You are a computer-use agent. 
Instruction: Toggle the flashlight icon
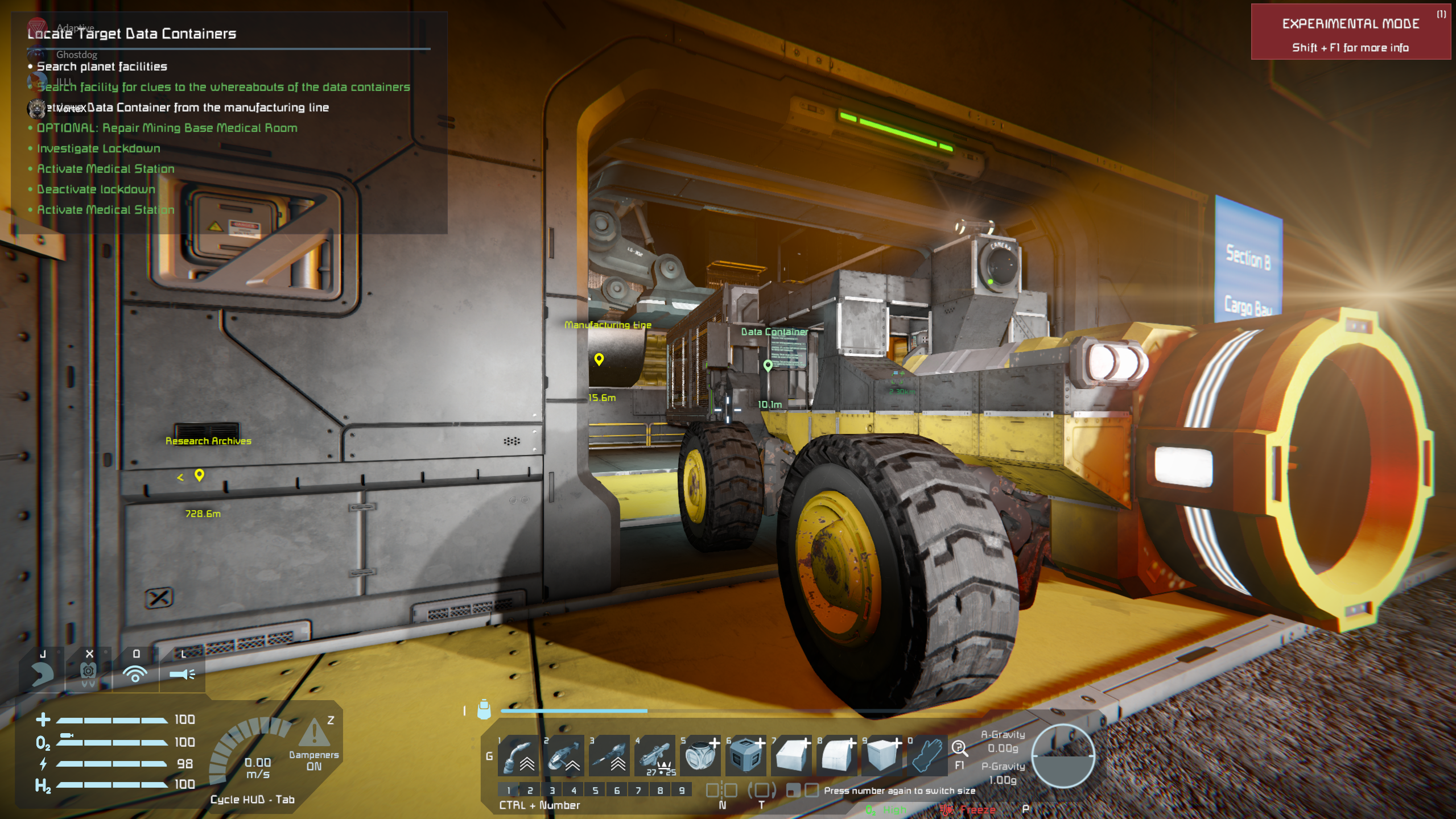tap(182, 673)
